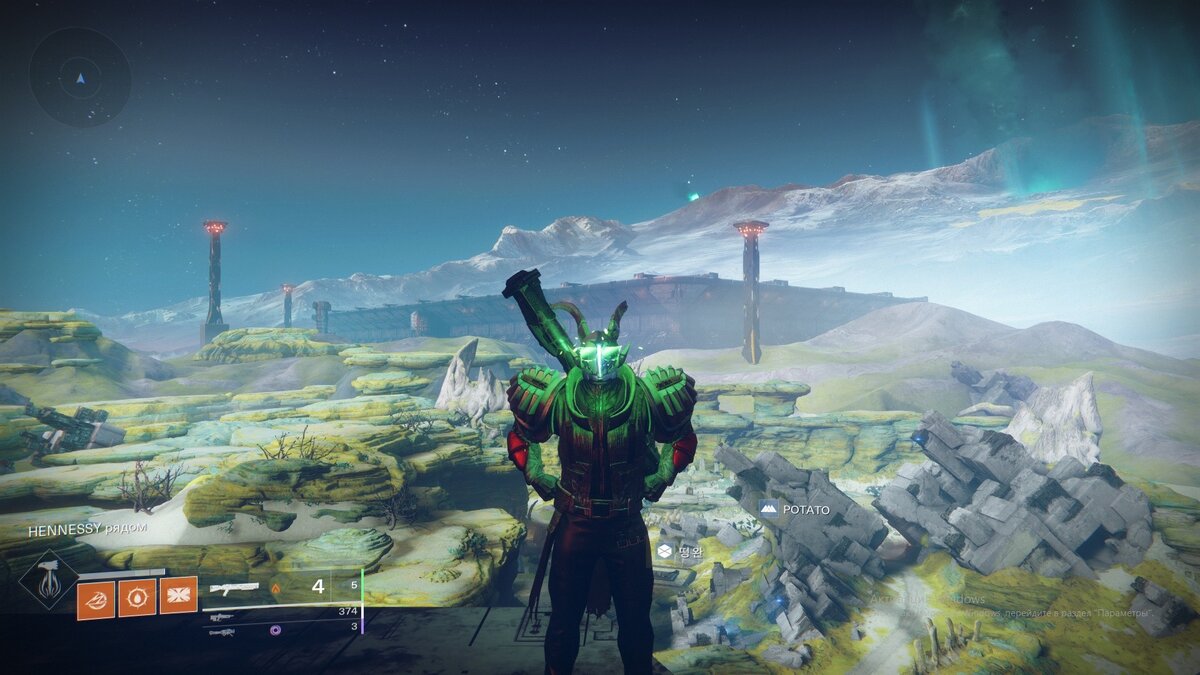Trigger the spiked-circle melee ability icon
The width and height of the screenshot is (1200, 675).
click(x=137, y=598)
